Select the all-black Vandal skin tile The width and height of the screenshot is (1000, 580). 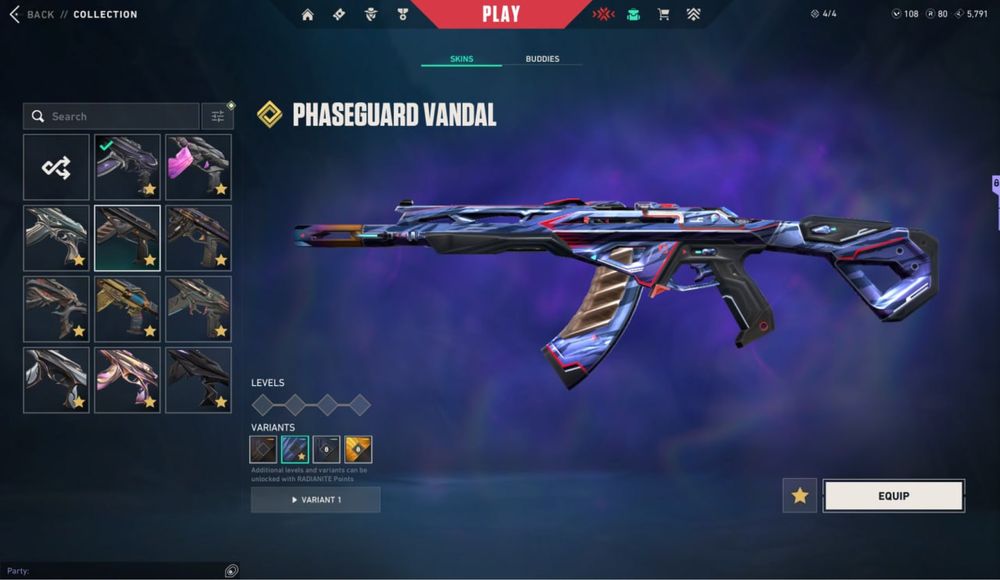[198, 380]
